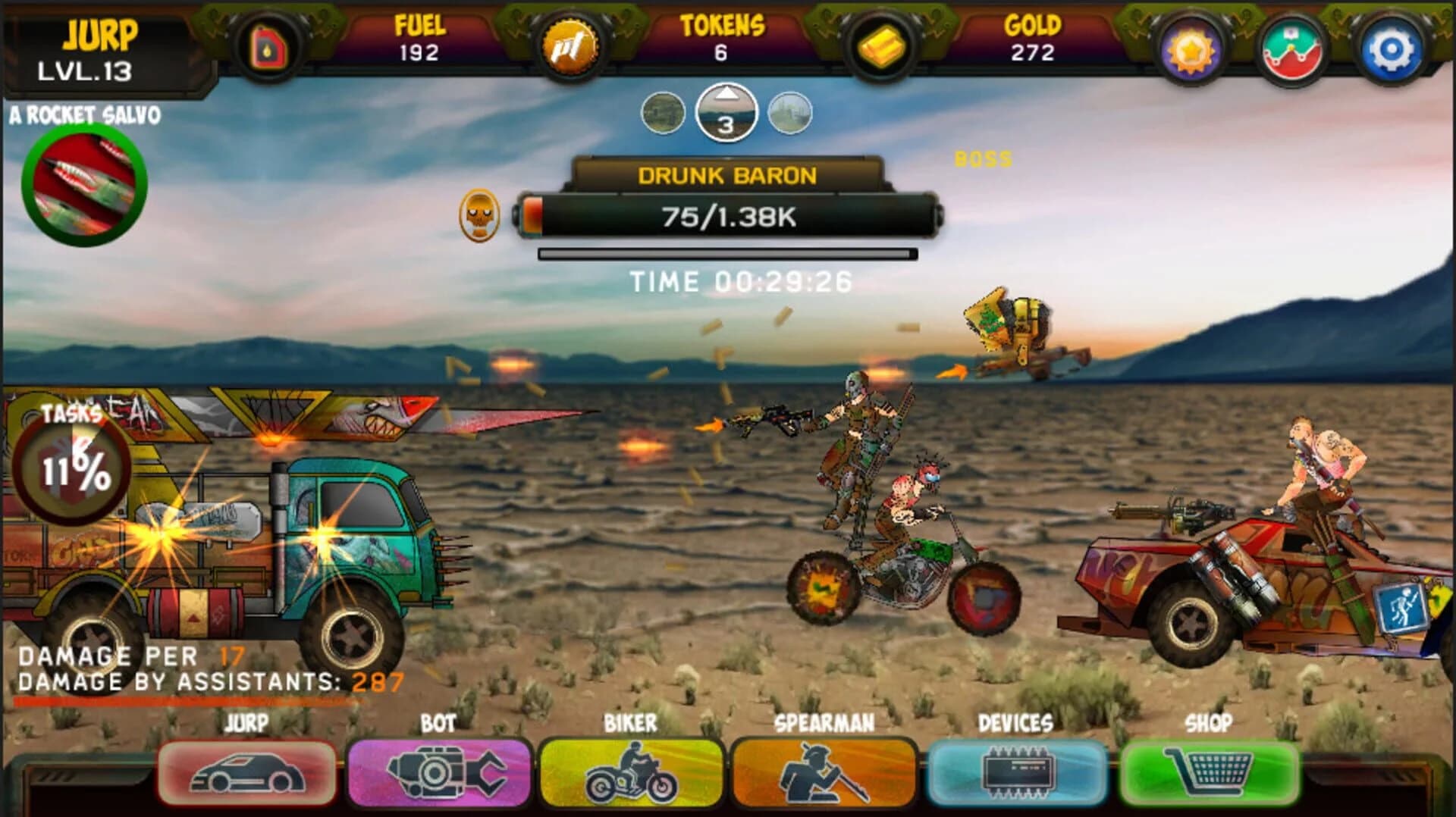This screenshot has height=817, width=1456.
Task: Open the settings gear icon
Action: click(1392, 47)
